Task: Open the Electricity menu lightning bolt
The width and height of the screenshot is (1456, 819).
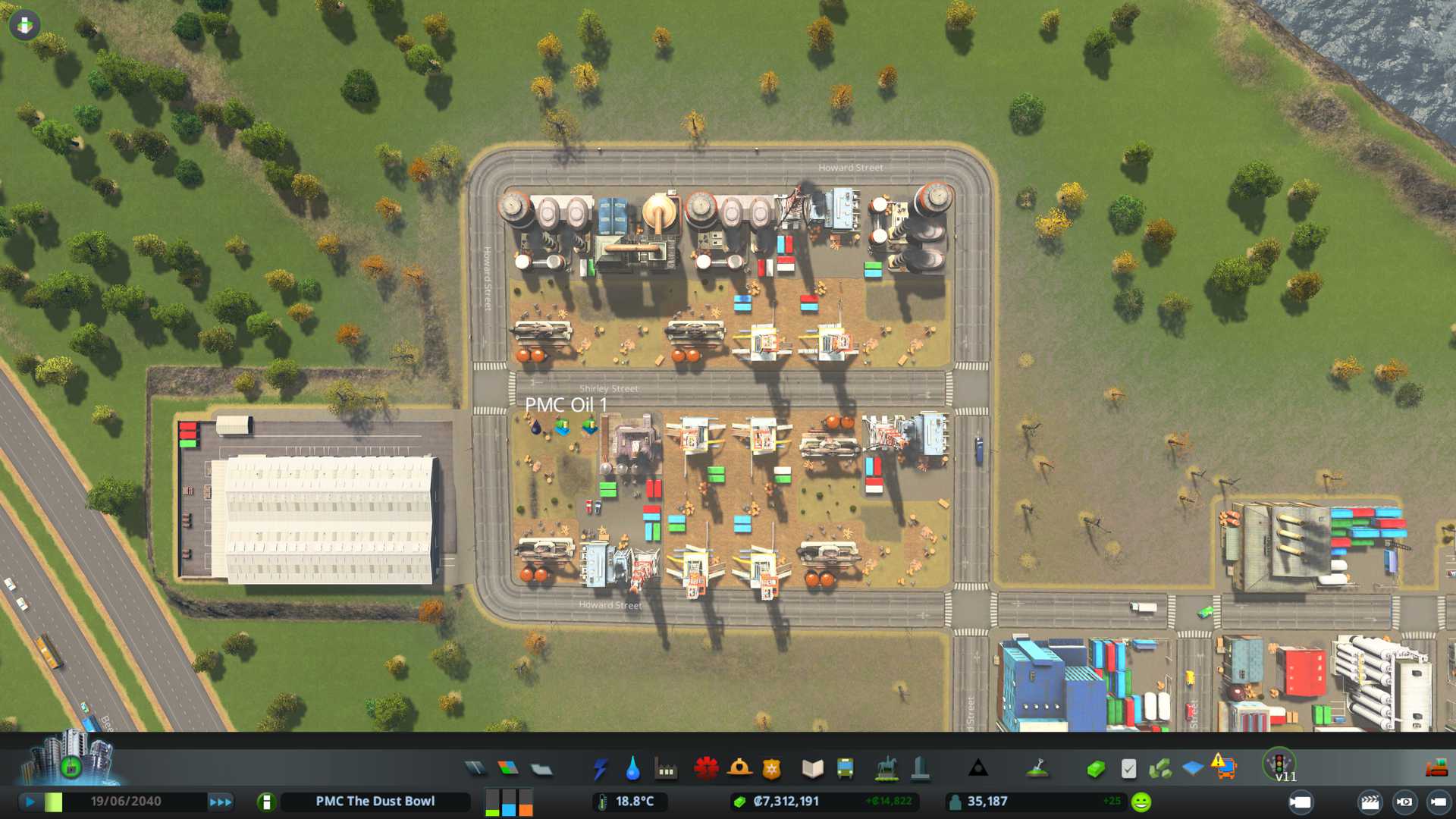Action: [x=600, y=769]
